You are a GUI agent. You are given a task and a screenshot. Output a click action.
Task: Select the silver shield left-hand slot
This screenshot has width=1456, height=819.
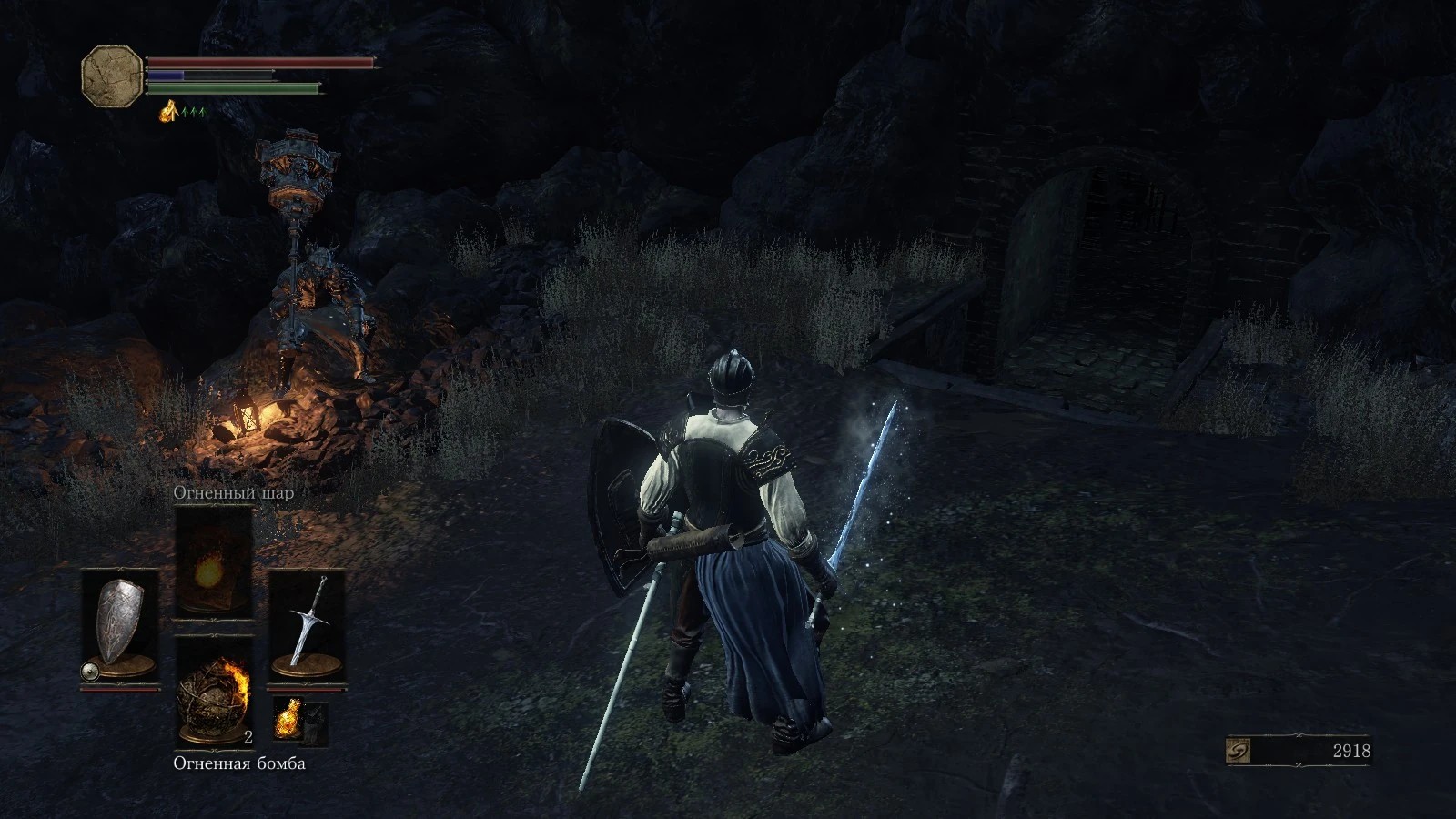coord(120,625)
